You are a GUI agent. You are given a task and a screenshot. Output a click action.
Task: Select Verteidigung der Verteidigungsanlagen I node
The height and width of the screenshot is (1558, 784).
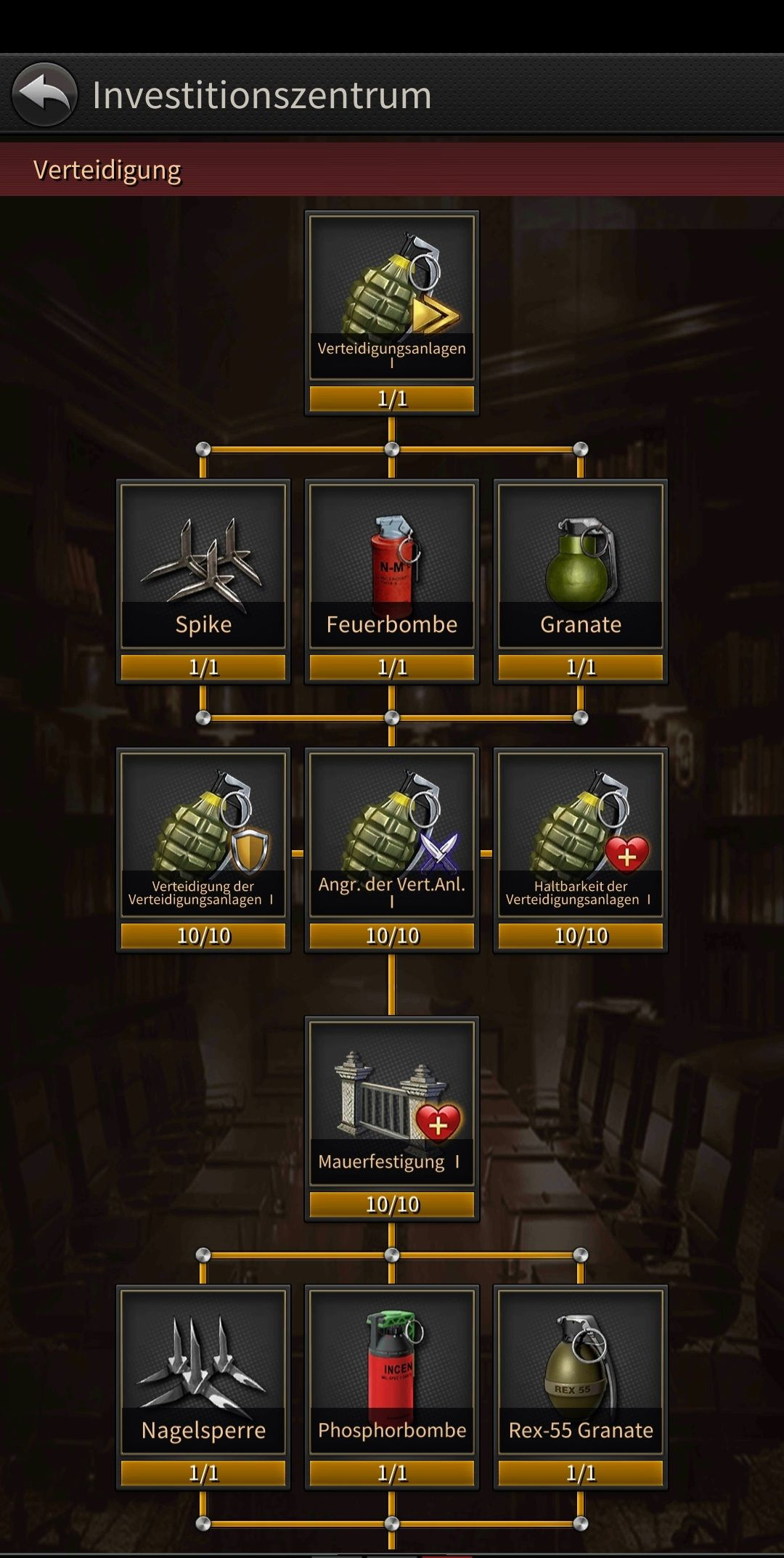203,835
